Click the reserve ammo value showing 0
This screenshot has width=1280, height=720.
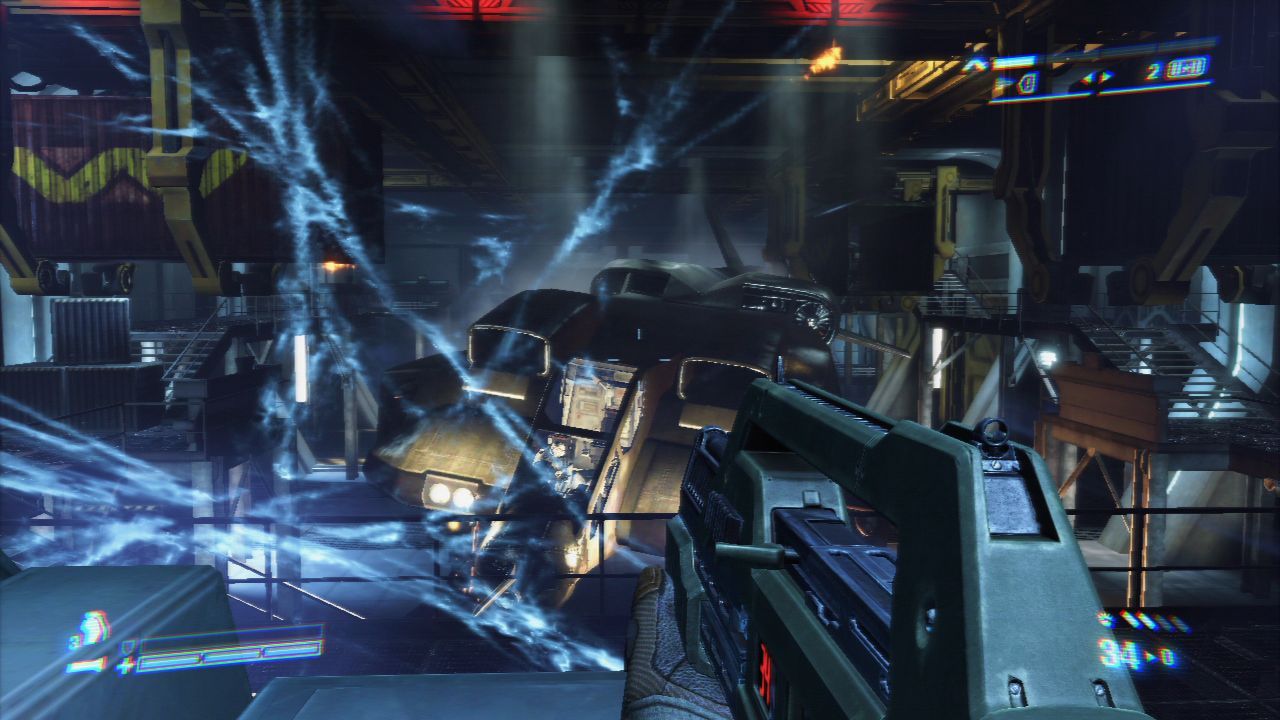pyautogui.click(x=1170, y=656)
